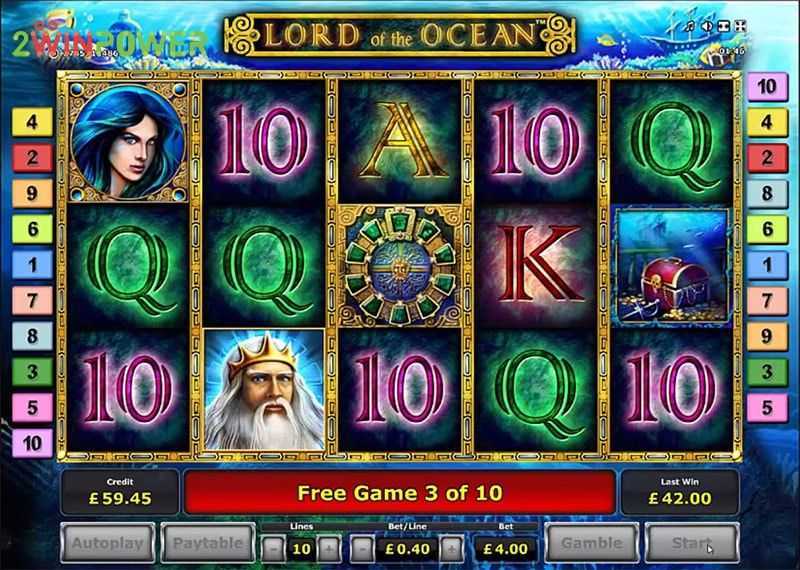
Task: Toggle the speaker sound icon
Action: coord(707,25)
